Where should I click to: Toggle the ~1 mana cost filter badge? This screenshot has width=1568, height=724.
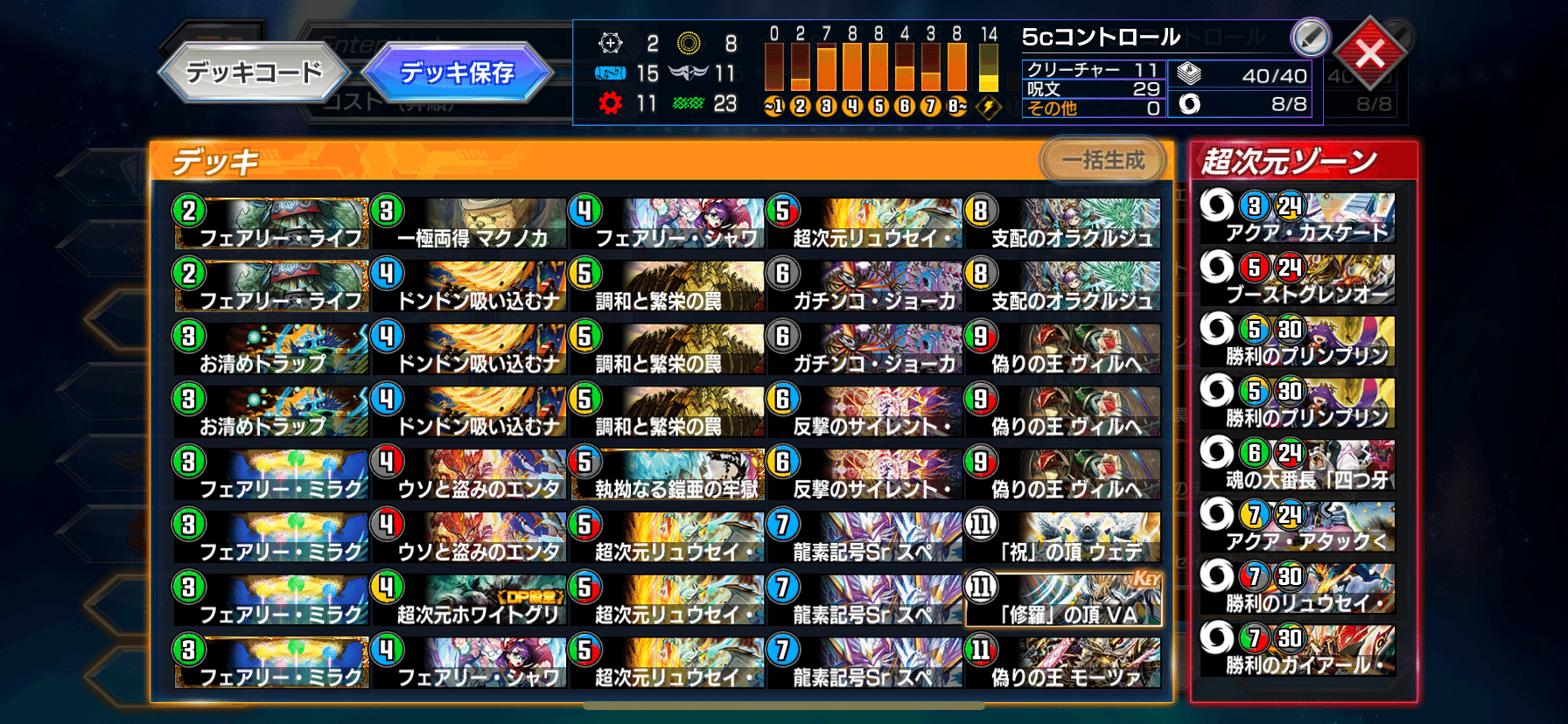coord(773,108)
